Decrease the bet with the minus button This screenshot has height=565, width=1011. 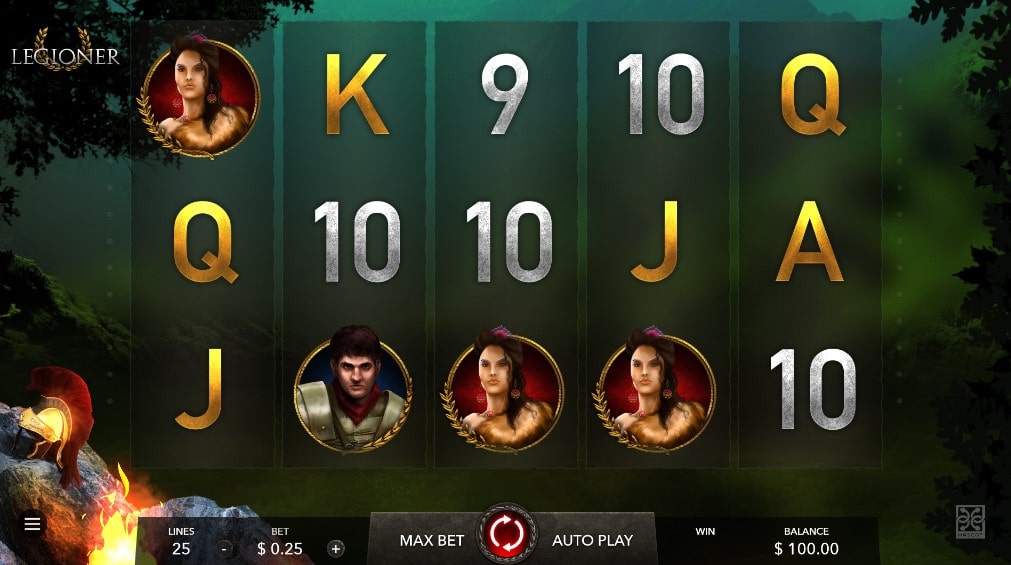click(224, 548)
